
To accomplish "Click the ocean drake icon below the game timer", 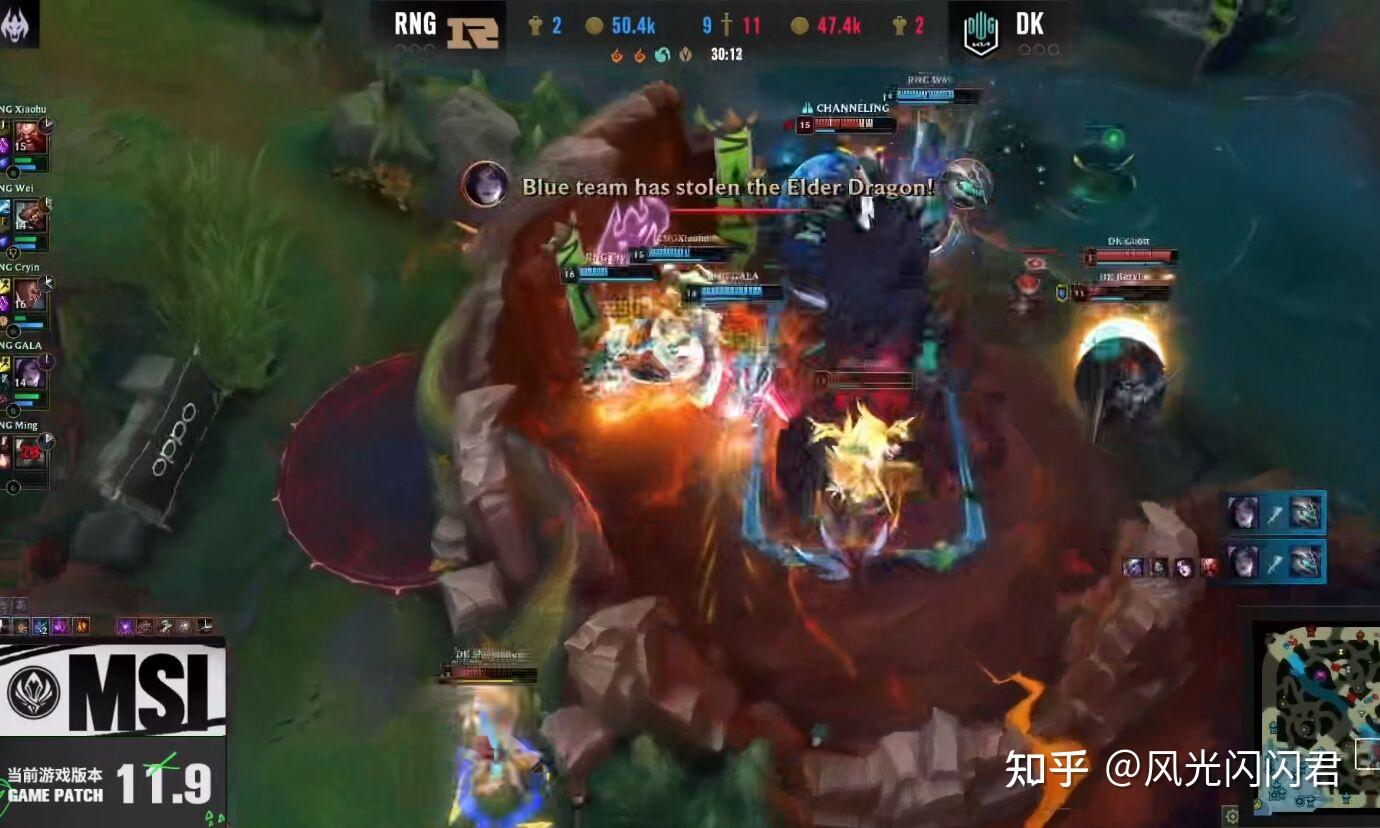I will click(663, 55).
